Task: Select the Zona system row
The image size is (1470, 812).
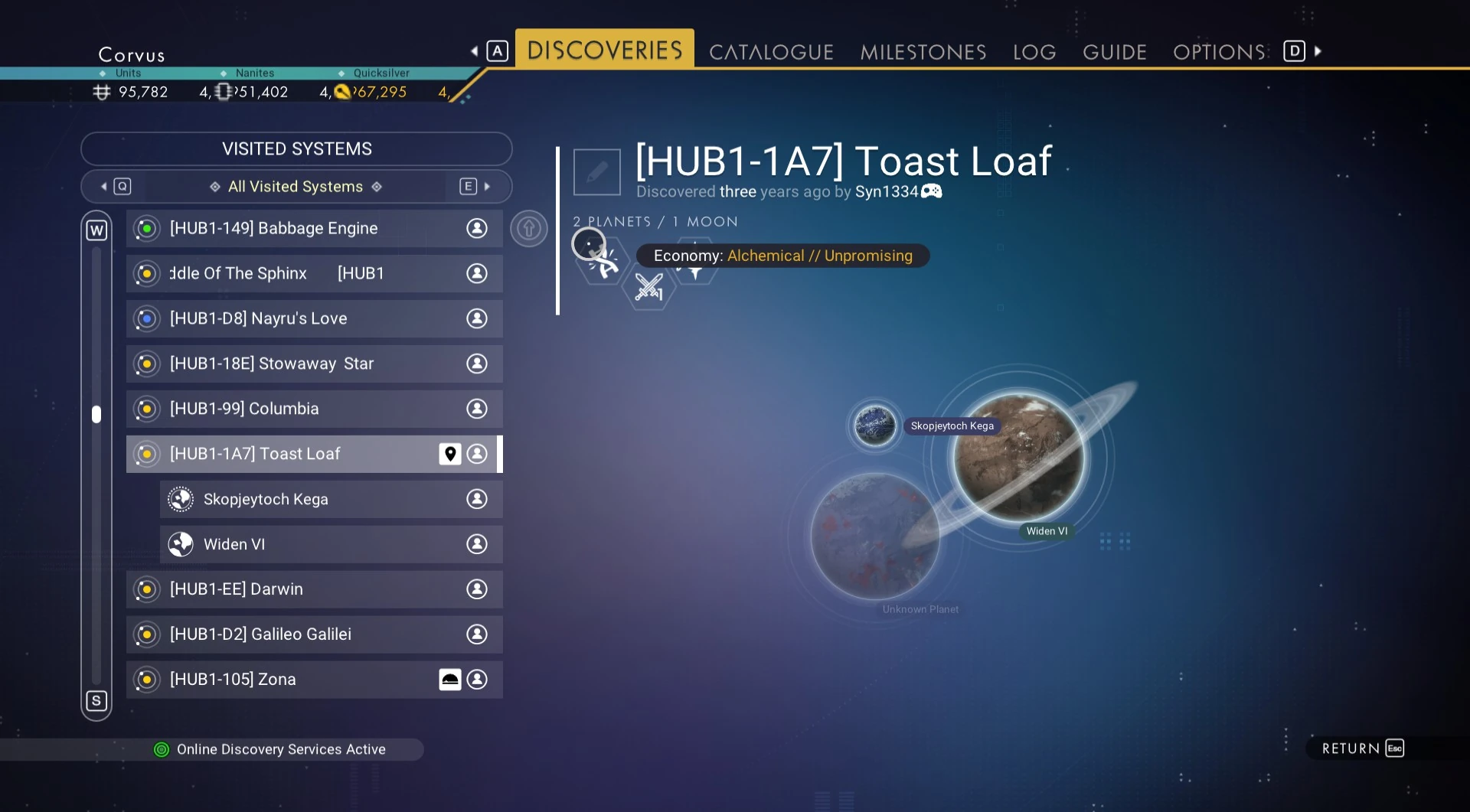Action: click(314, 680)
